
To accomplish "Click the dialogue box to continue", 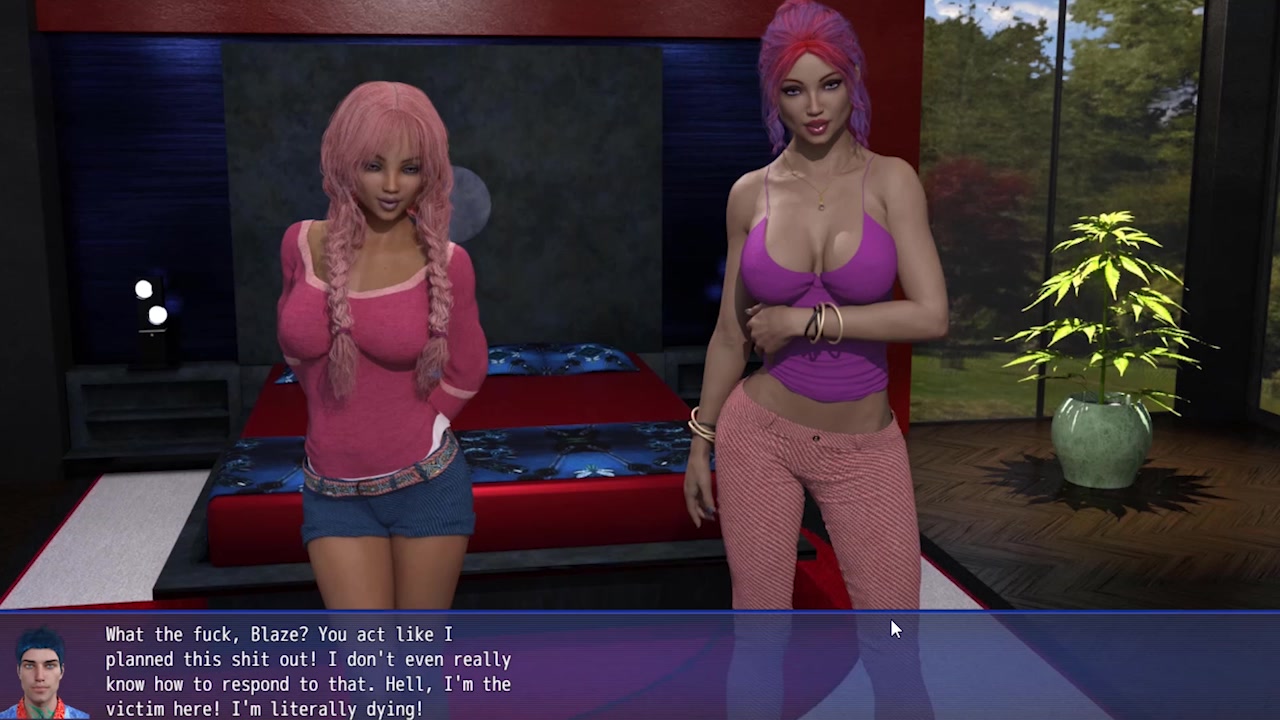I will pyautogui.click(x=640, y=667).
